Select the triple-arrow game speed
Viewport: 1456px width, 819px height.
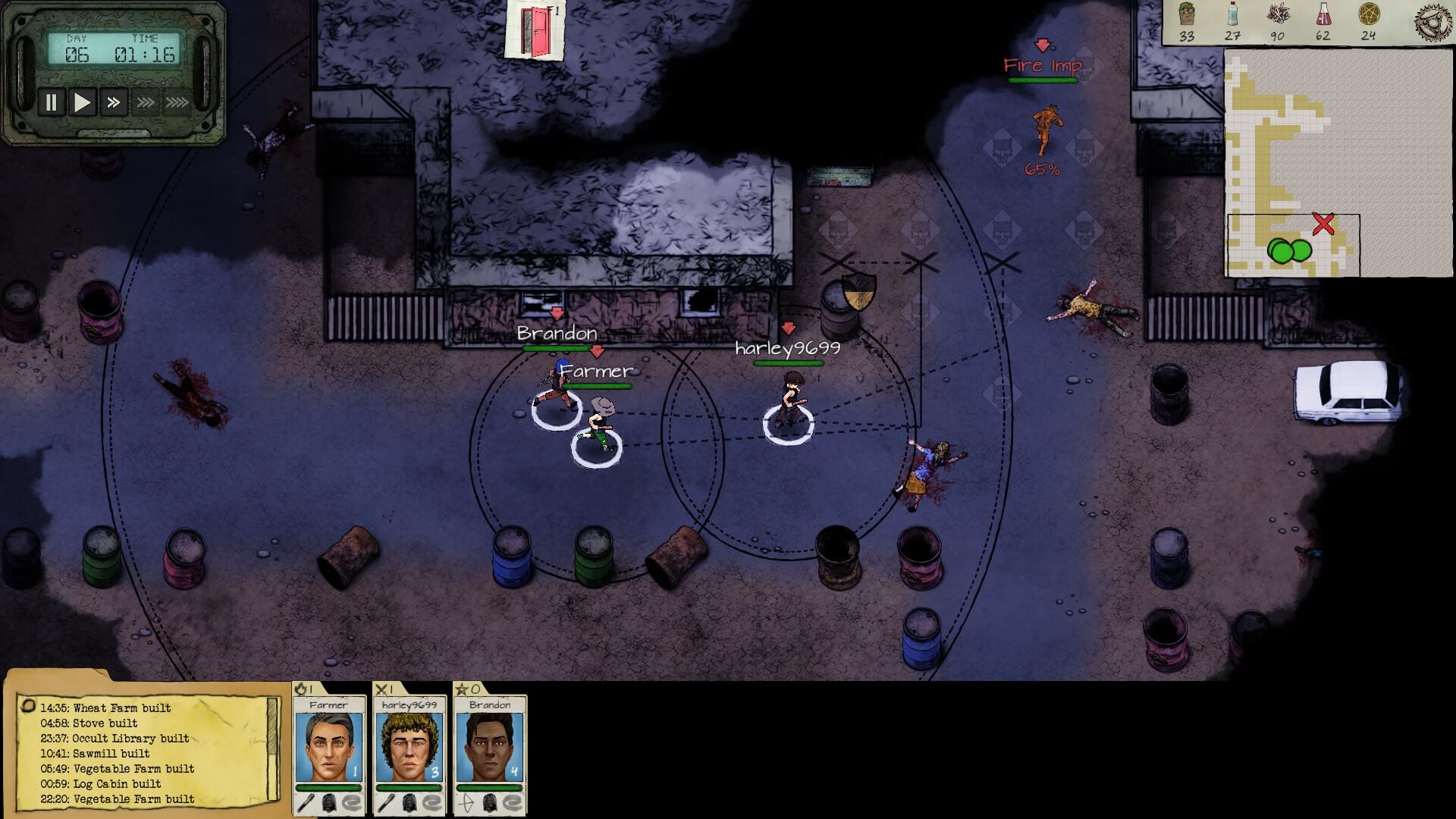coord(146,102)
